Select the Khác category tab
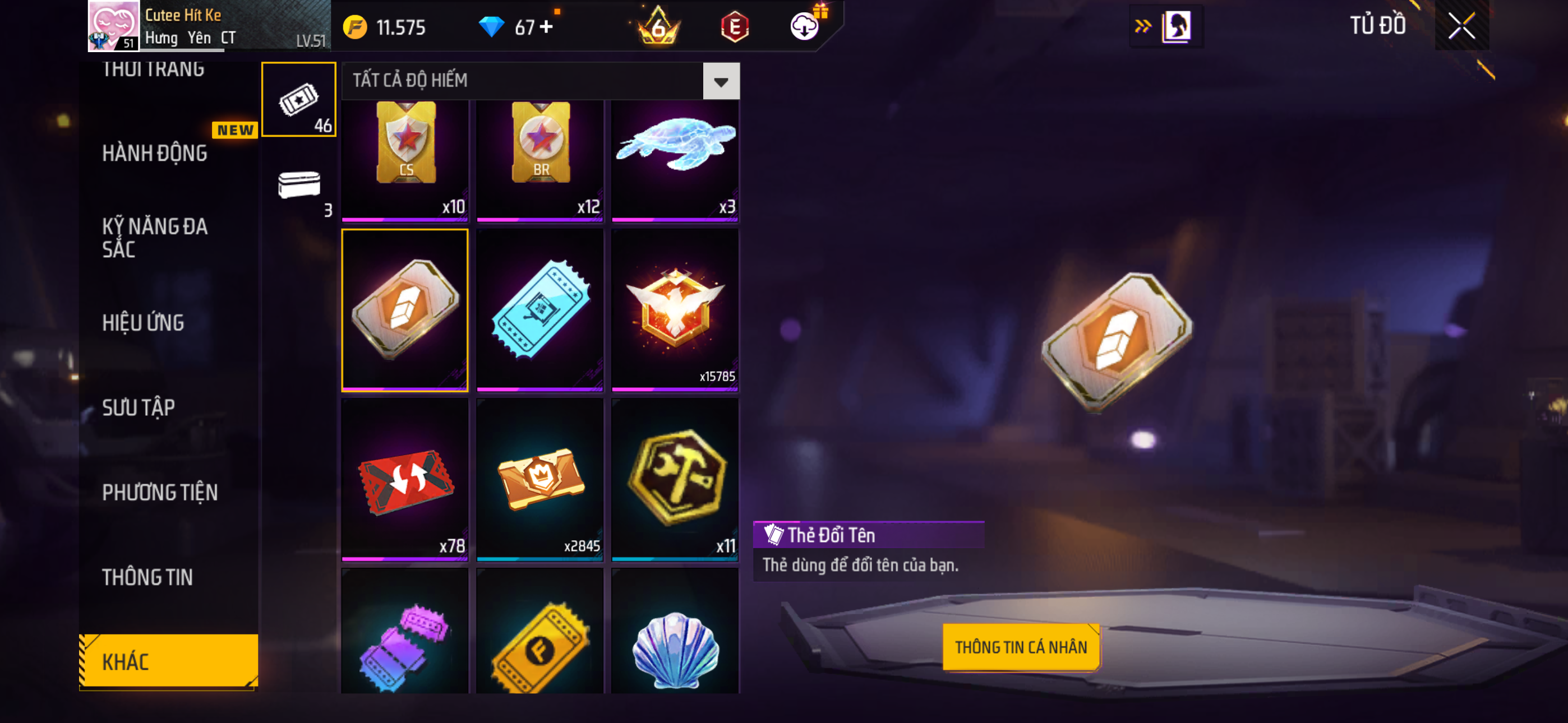Viewport: 1568px width, 723px height. click(x=168, y=661)
